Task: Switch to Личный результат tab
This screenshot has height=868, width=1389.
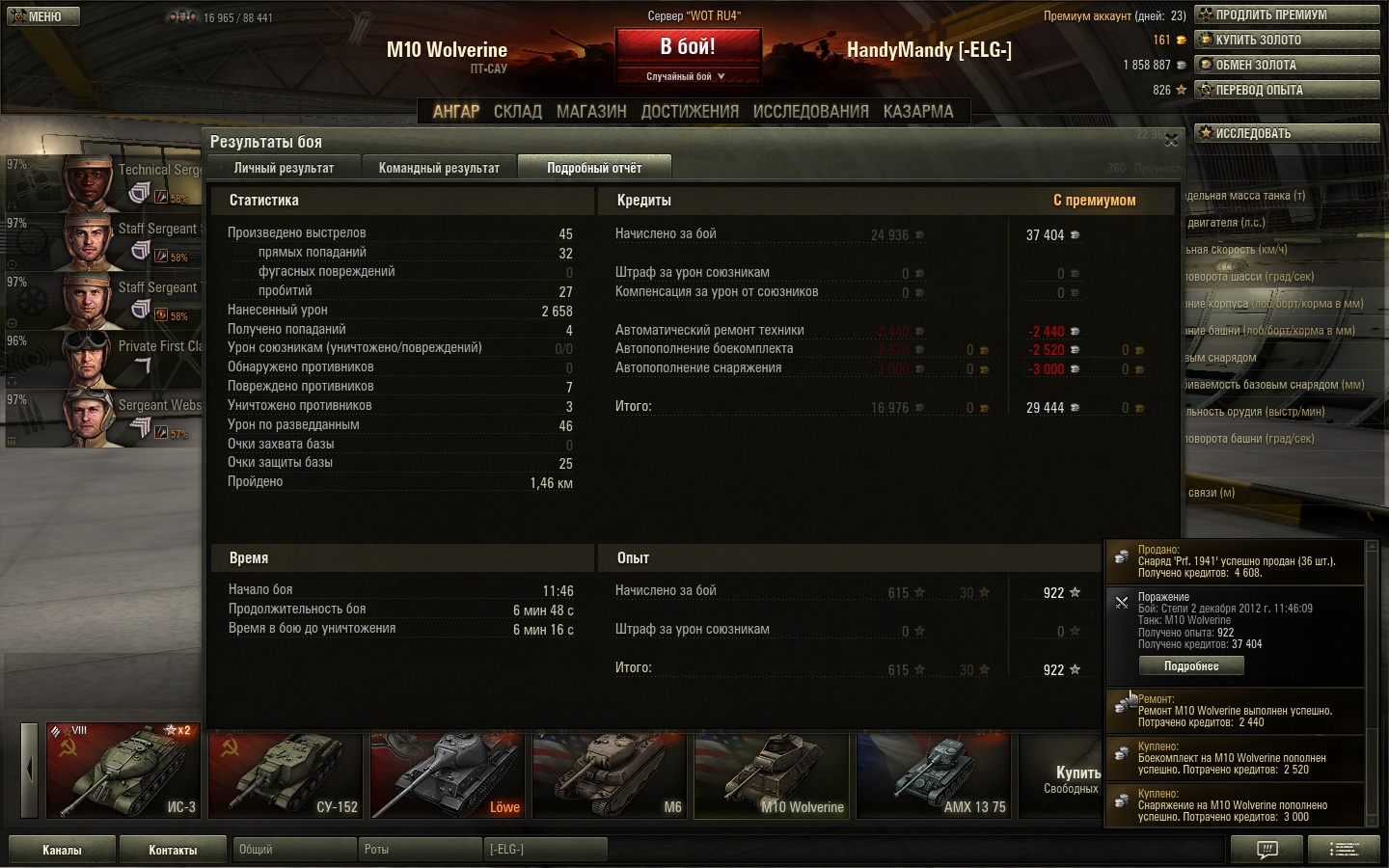Action: 284,168
